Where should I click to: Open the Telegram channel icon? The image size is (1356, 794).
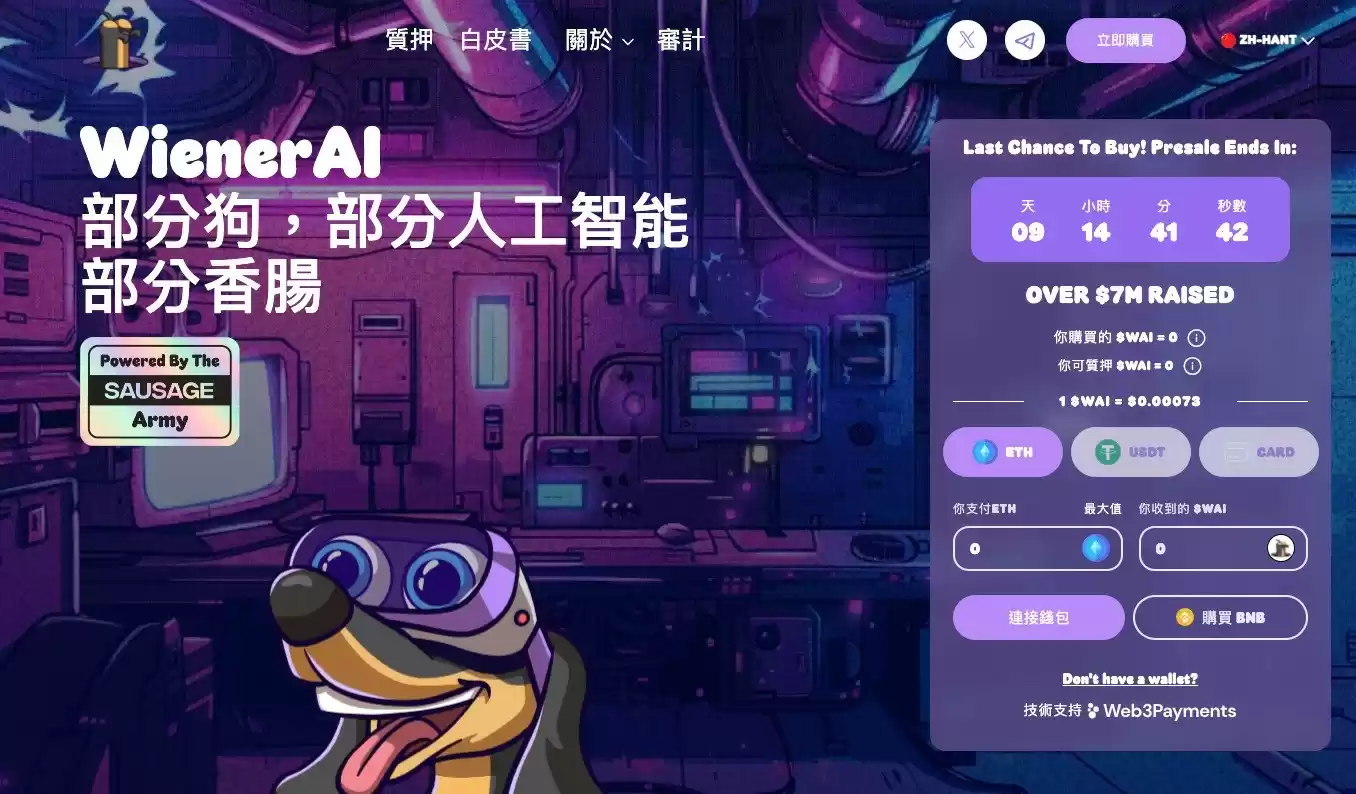pos(1024,40)
